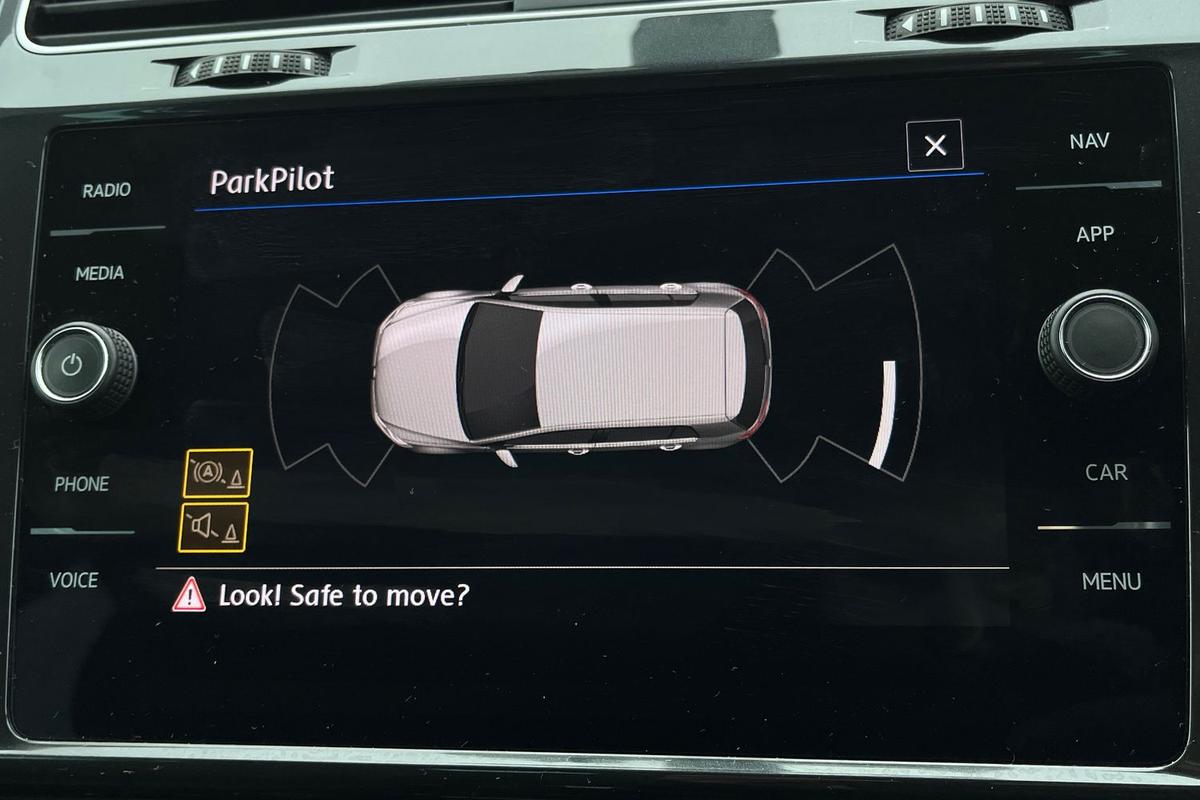Activate VOICE control
Image resolution: width=1200 pixels, height=800 pixels.
point(75,580)
